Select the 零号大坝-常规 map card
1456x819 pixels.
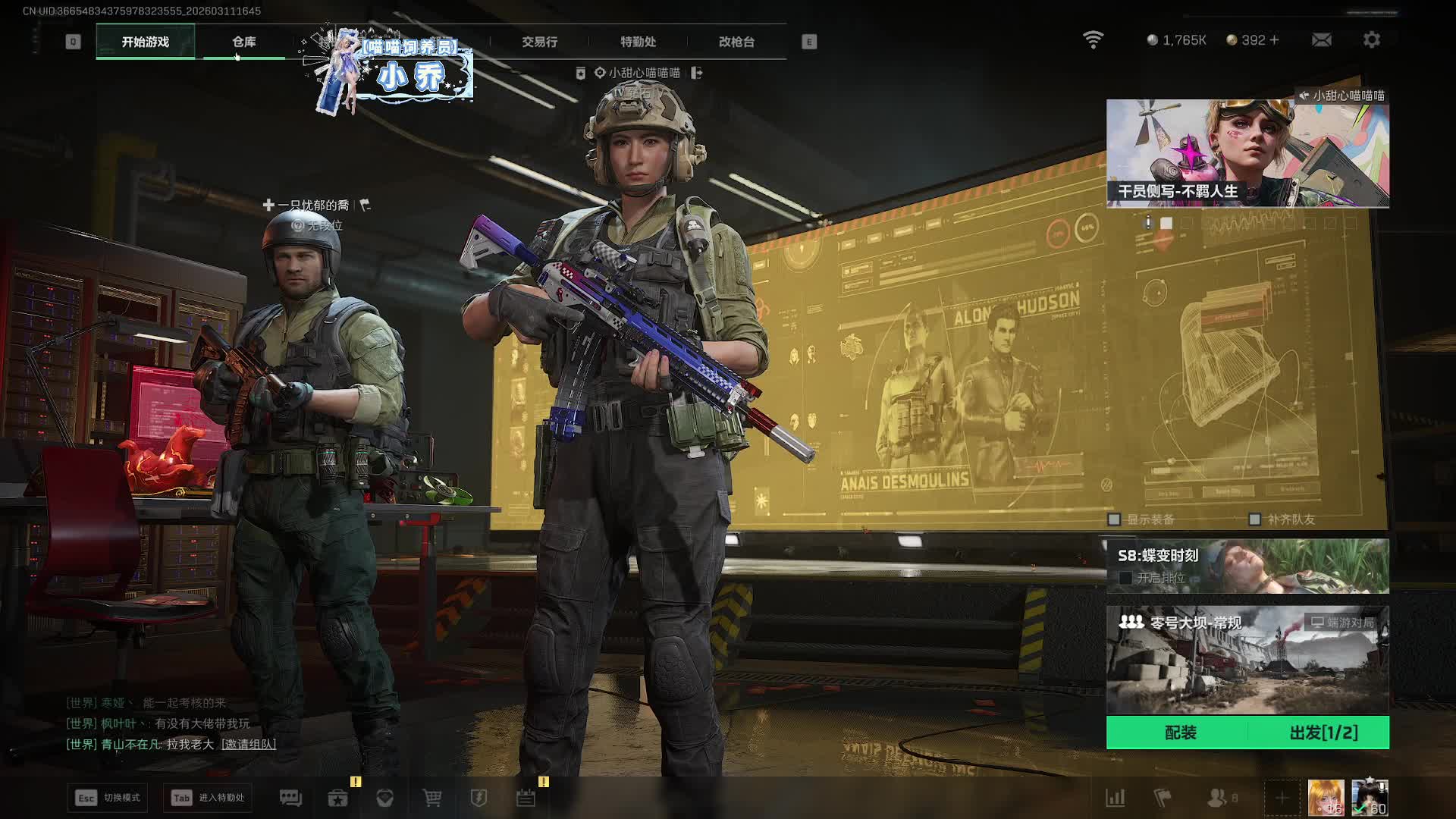tap(1247, 660)
